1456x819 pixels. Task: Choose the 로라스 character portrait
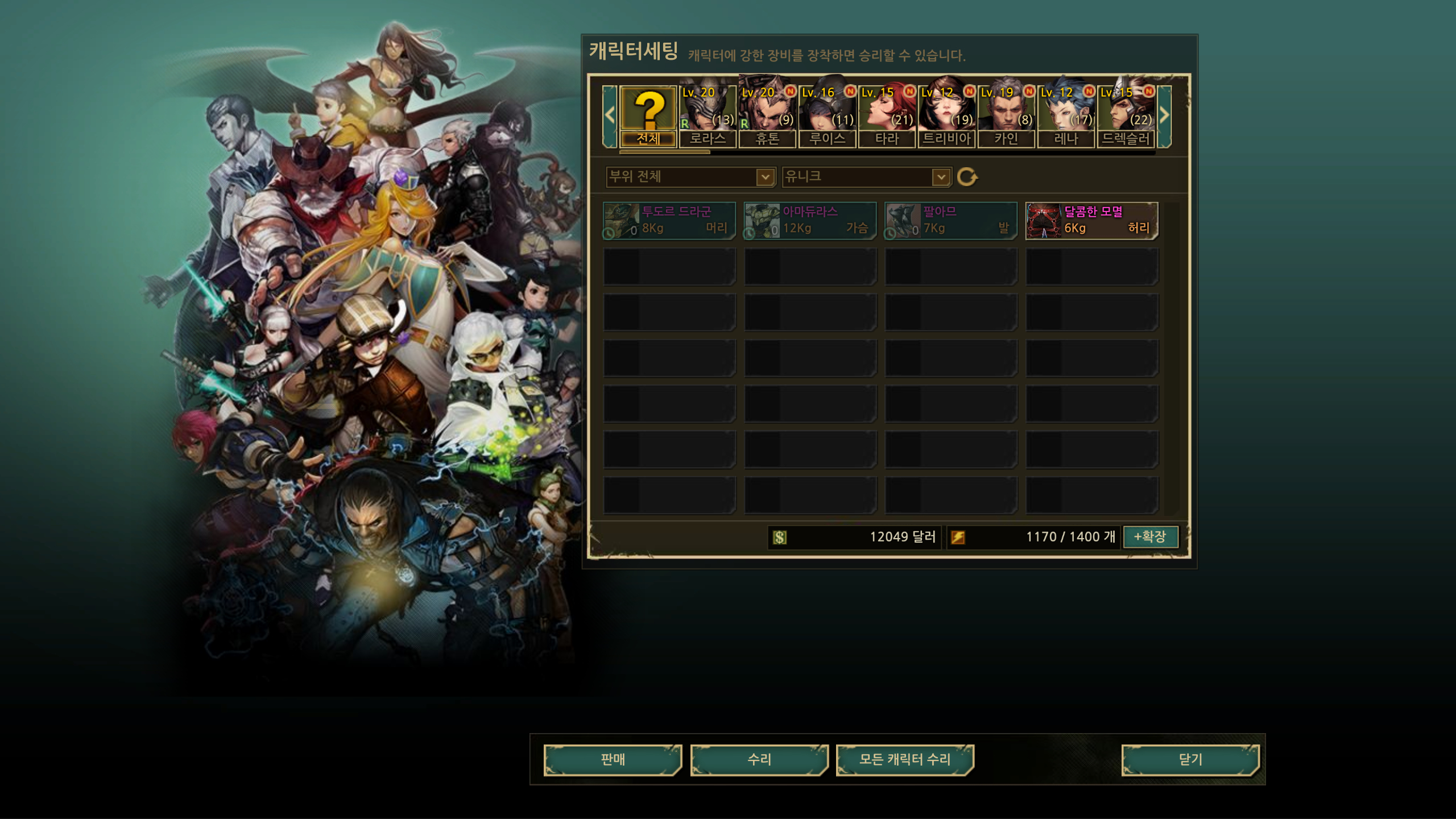pos(708,117)
